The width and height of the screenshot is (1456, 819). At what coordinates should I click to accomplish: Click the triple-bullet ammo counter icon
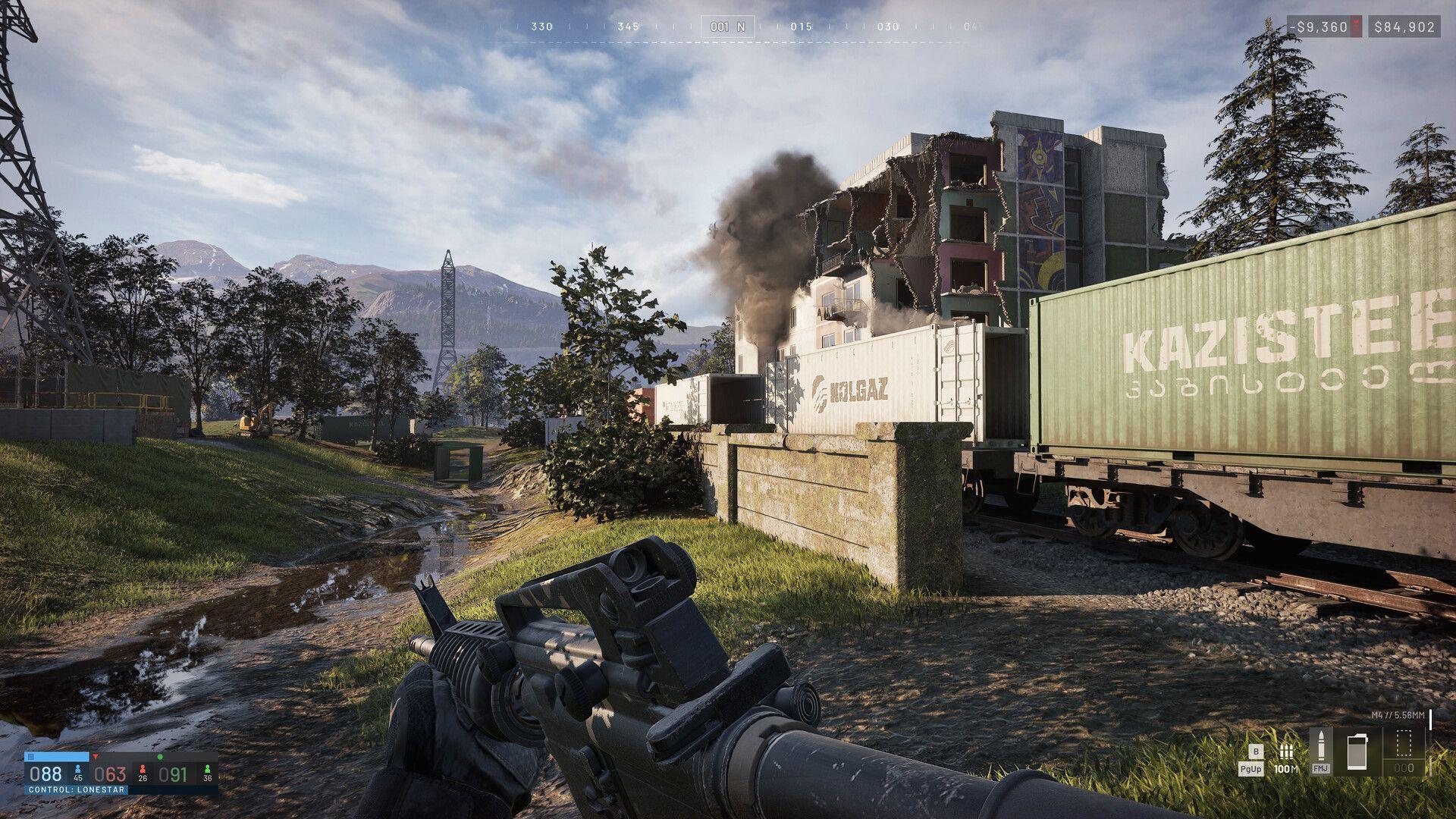(x=1287, y=752)
